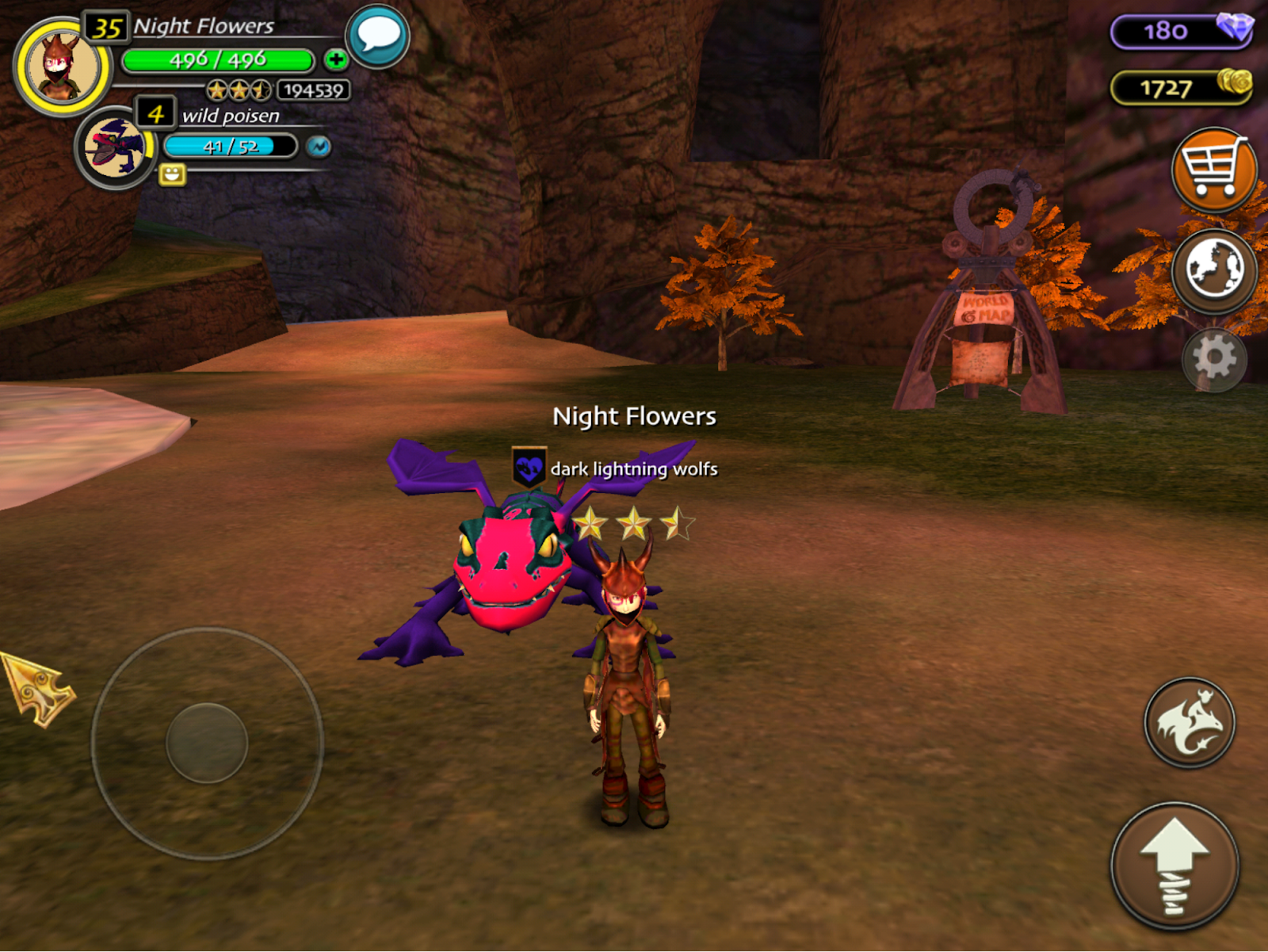Click the green plus health button
Screen dimensions: 1268x952
tap(336, 59)
